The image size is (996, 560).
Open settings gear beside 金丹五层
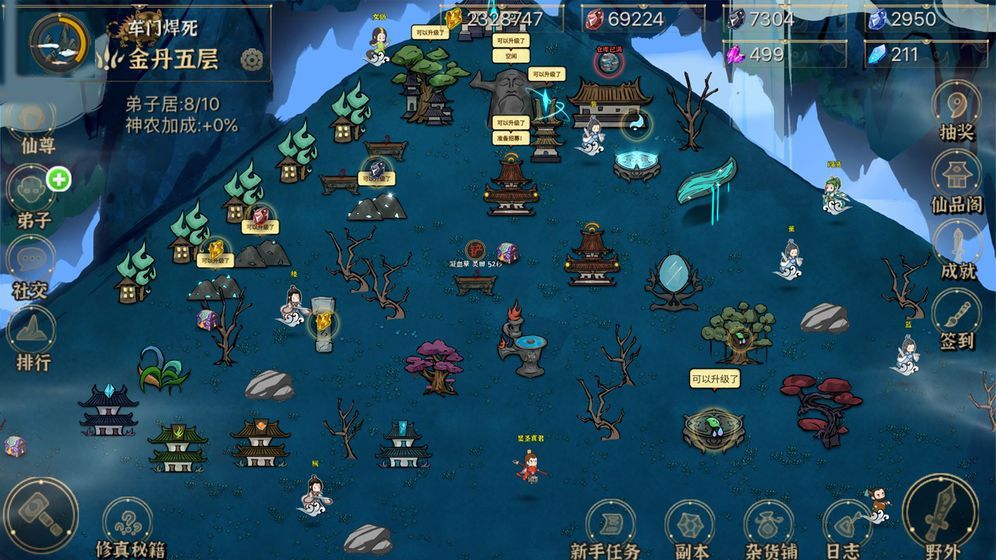point(252,59)
